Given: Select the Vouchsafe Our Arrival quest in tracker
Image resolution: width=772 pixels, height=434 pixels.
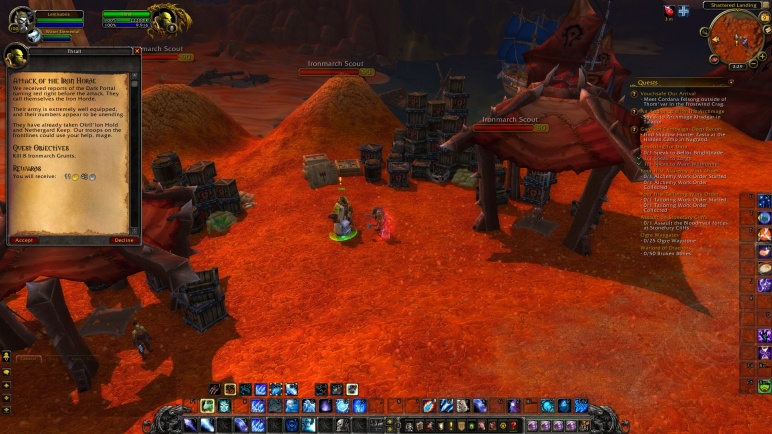Looking at the screenshot, I should (682, 93).
